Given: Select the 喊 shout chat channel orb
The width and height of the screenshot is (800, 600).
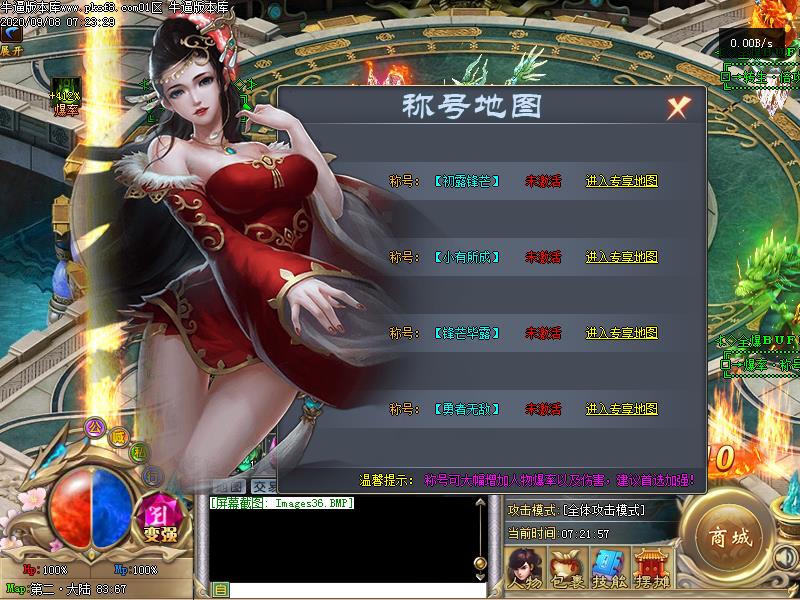Looking at the screenshot, I should click(119, 436).
